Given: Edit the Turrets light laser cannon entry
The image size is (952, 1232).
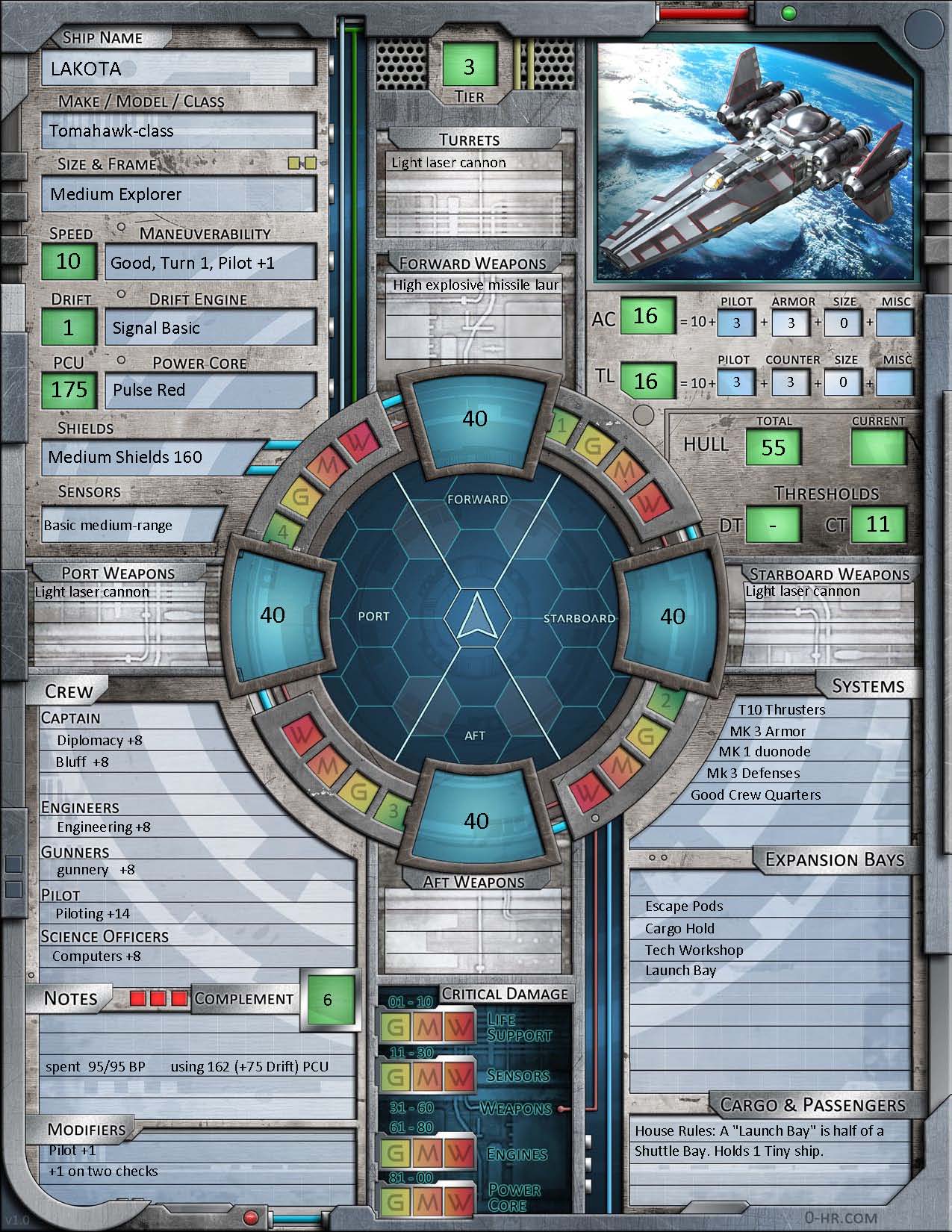Looking at the screenshot, I should click(x=476, y=163).
